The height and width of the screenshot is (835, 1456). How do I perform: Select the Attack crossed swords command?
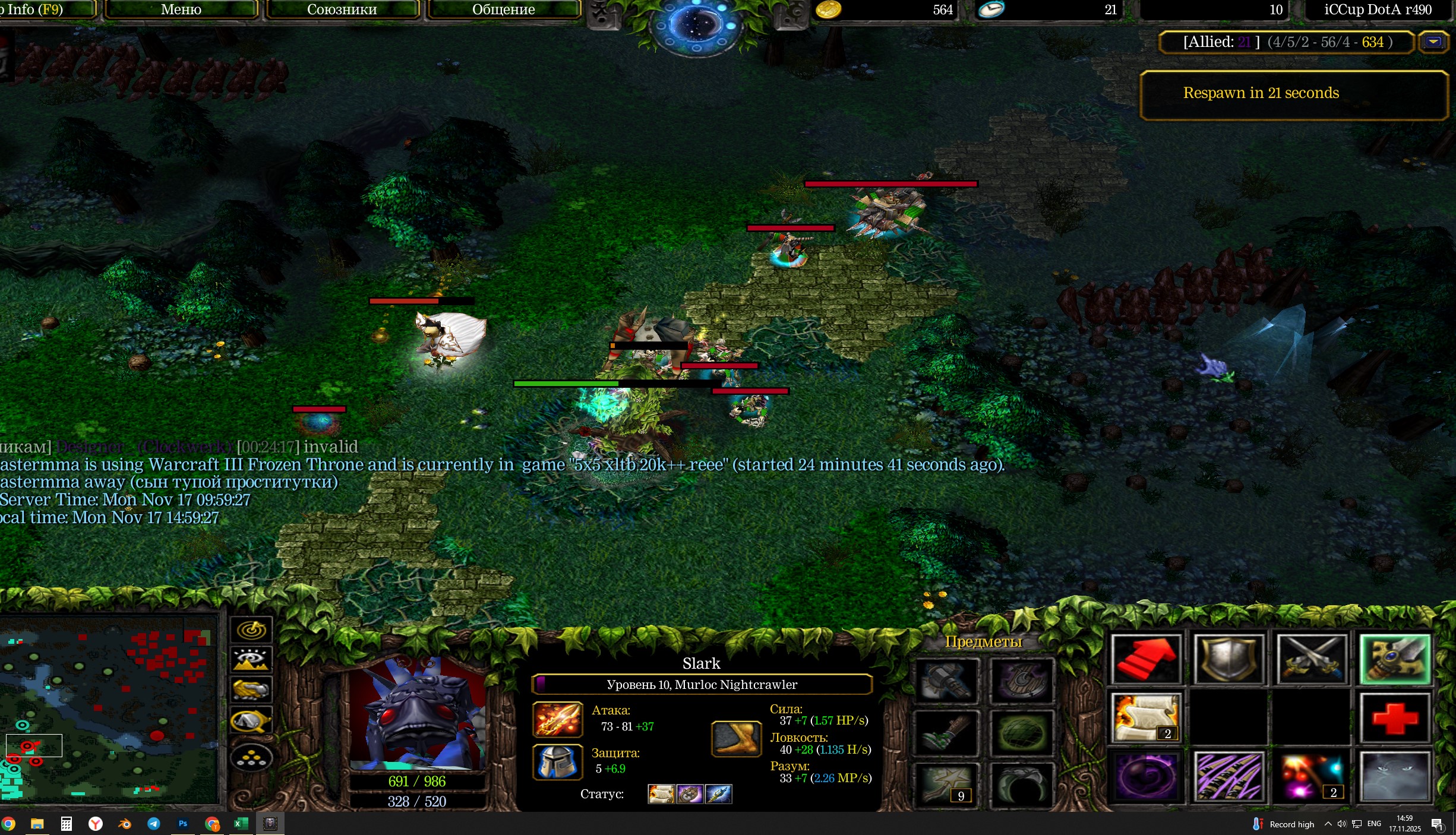1312,659
